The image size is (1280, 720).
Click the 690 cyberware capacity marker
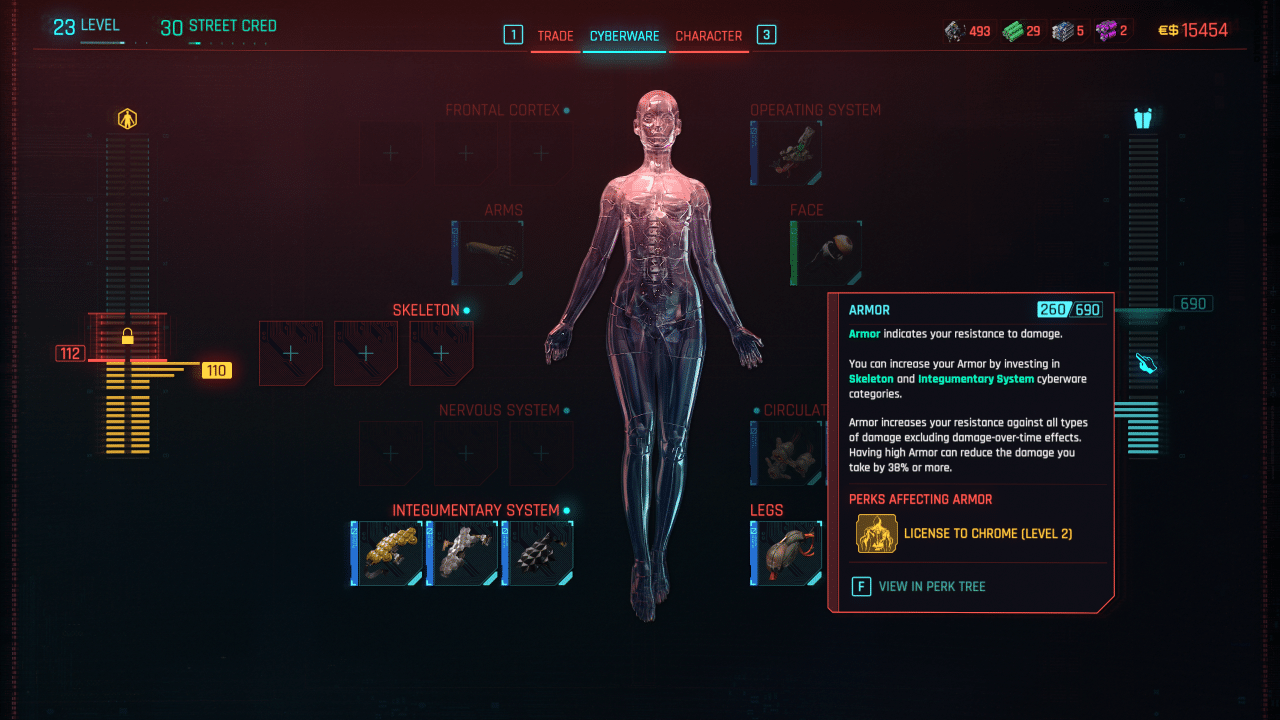tap(1192, 302)
